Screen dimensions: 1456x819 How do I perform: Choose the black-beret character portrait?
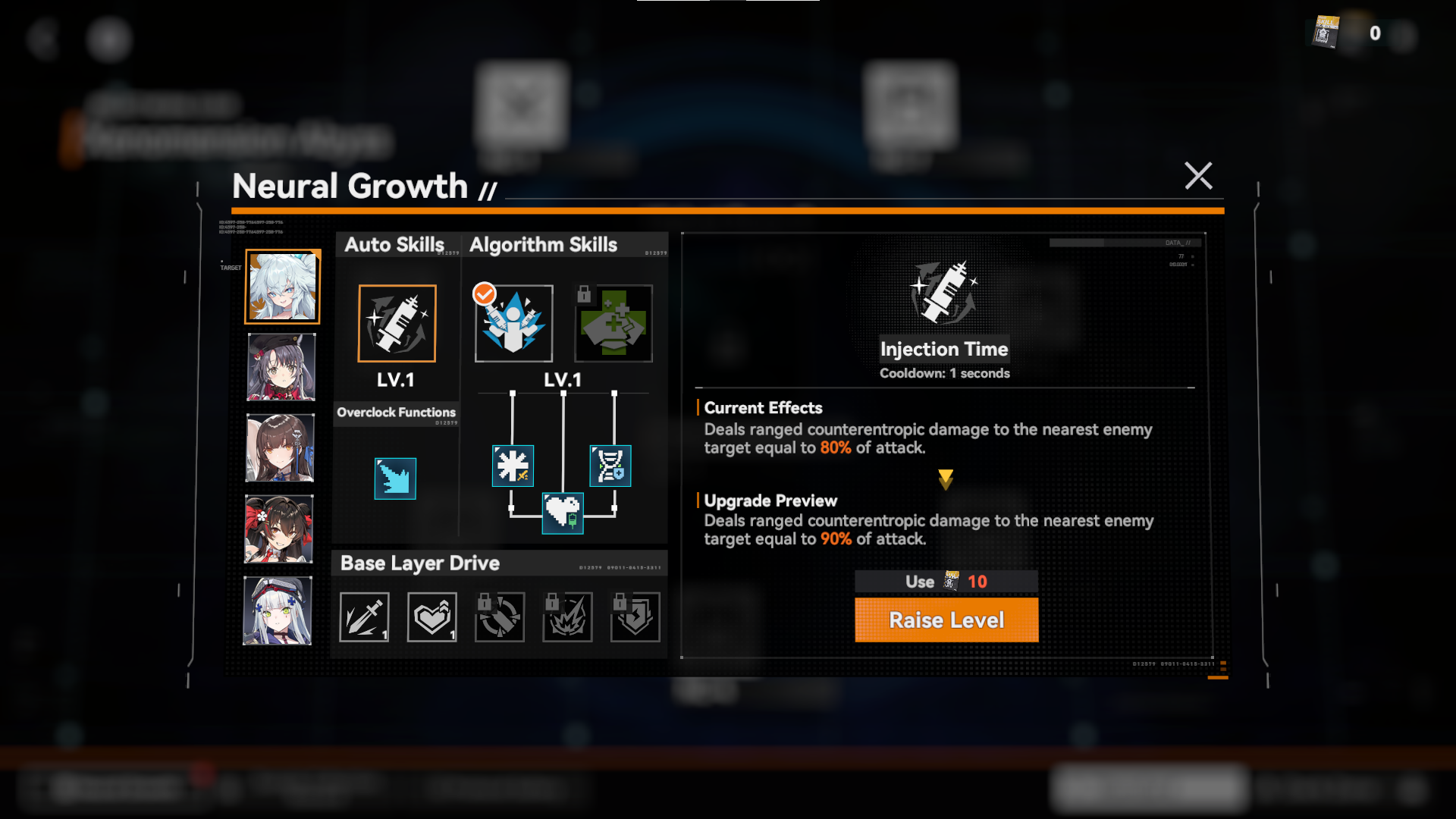[281, 368]
